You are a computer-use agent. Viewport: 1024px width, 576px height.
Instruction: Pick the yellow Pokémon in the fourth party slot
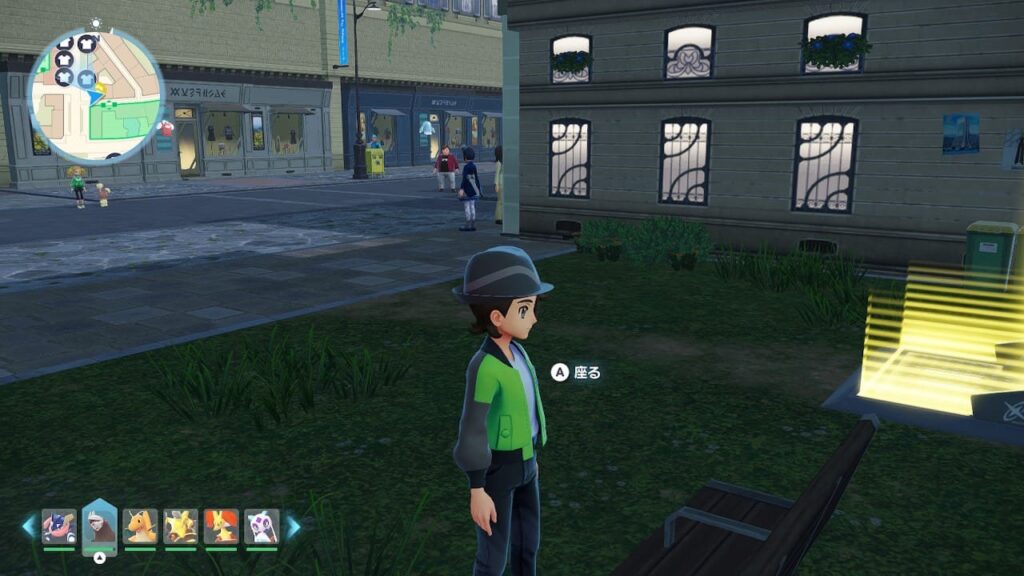(180, 526)
